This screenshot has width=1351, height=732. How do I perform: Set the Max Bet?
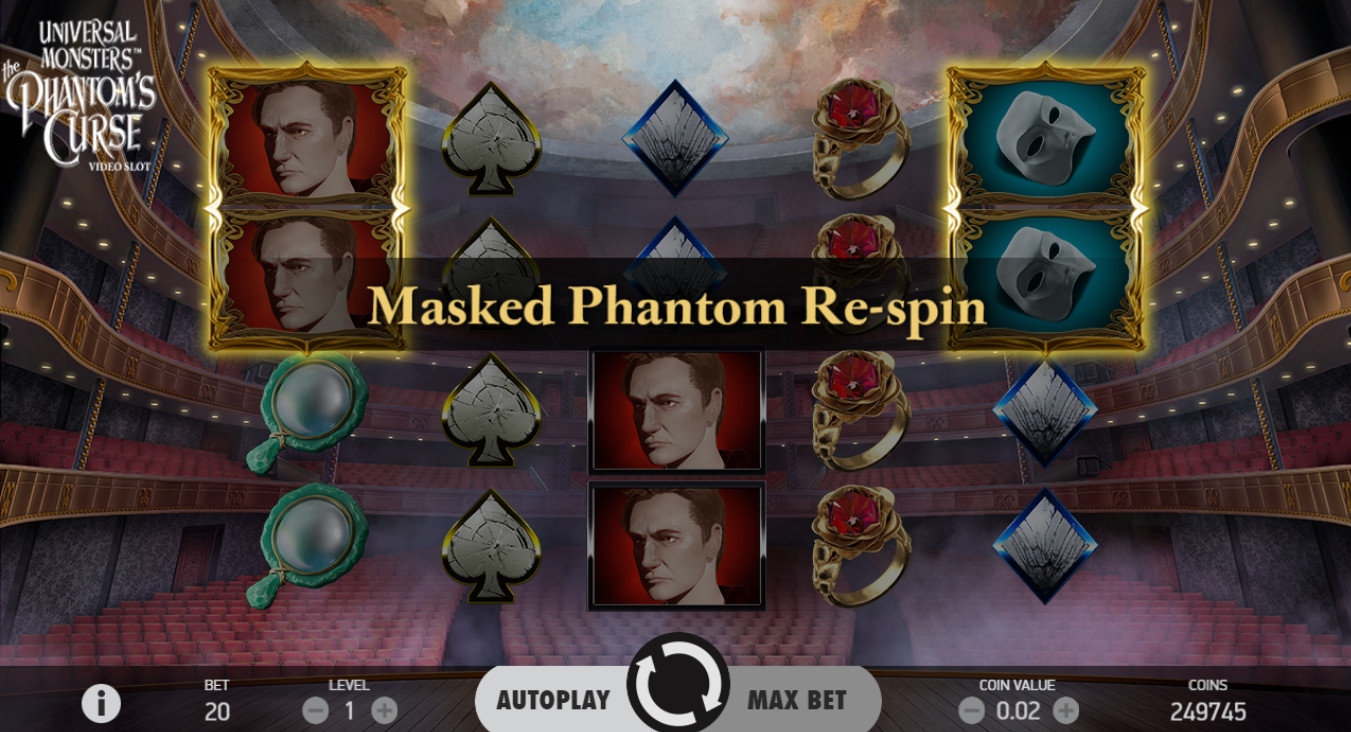pos(797,699)
